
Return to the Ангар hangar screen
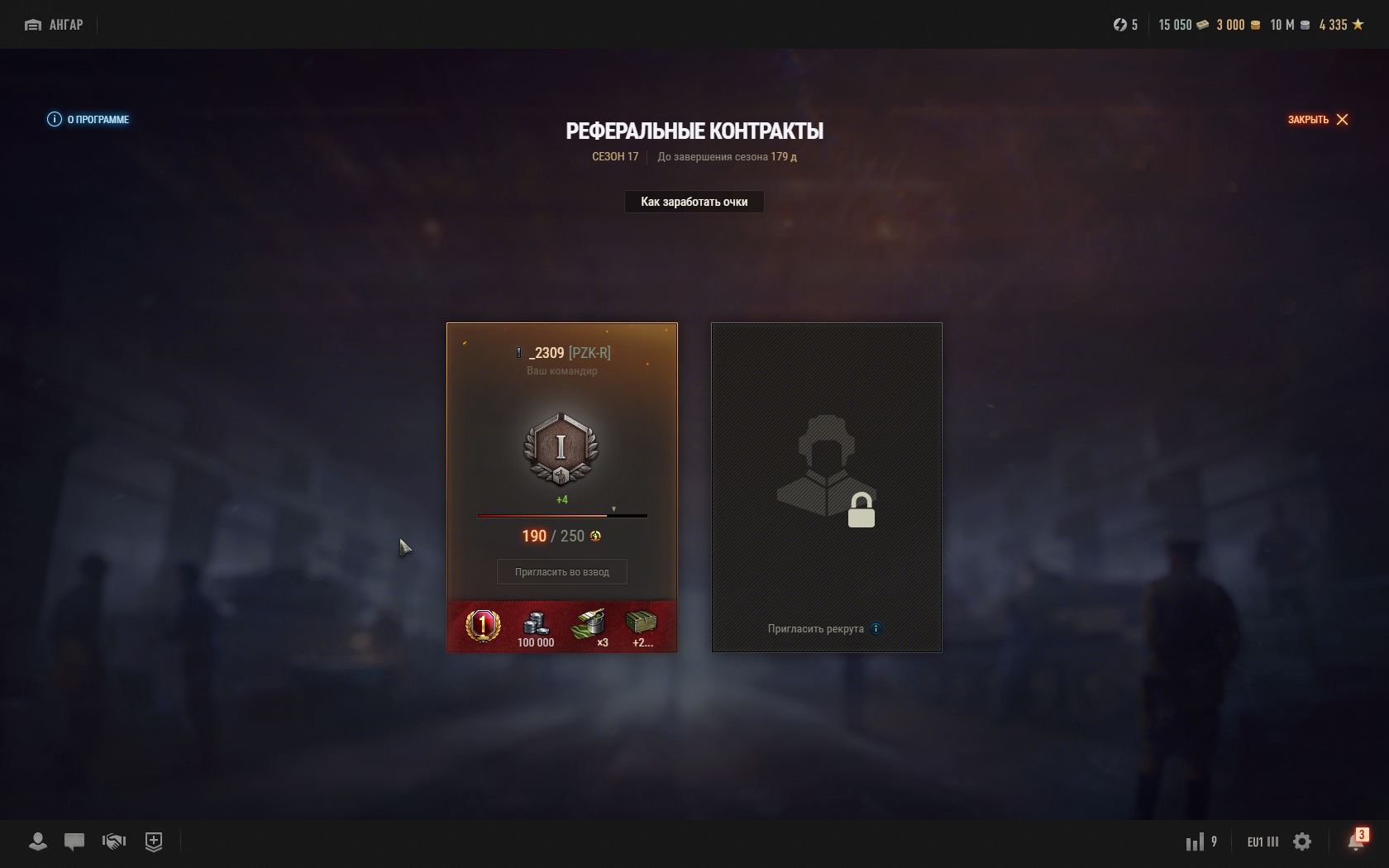click(55, 25)
